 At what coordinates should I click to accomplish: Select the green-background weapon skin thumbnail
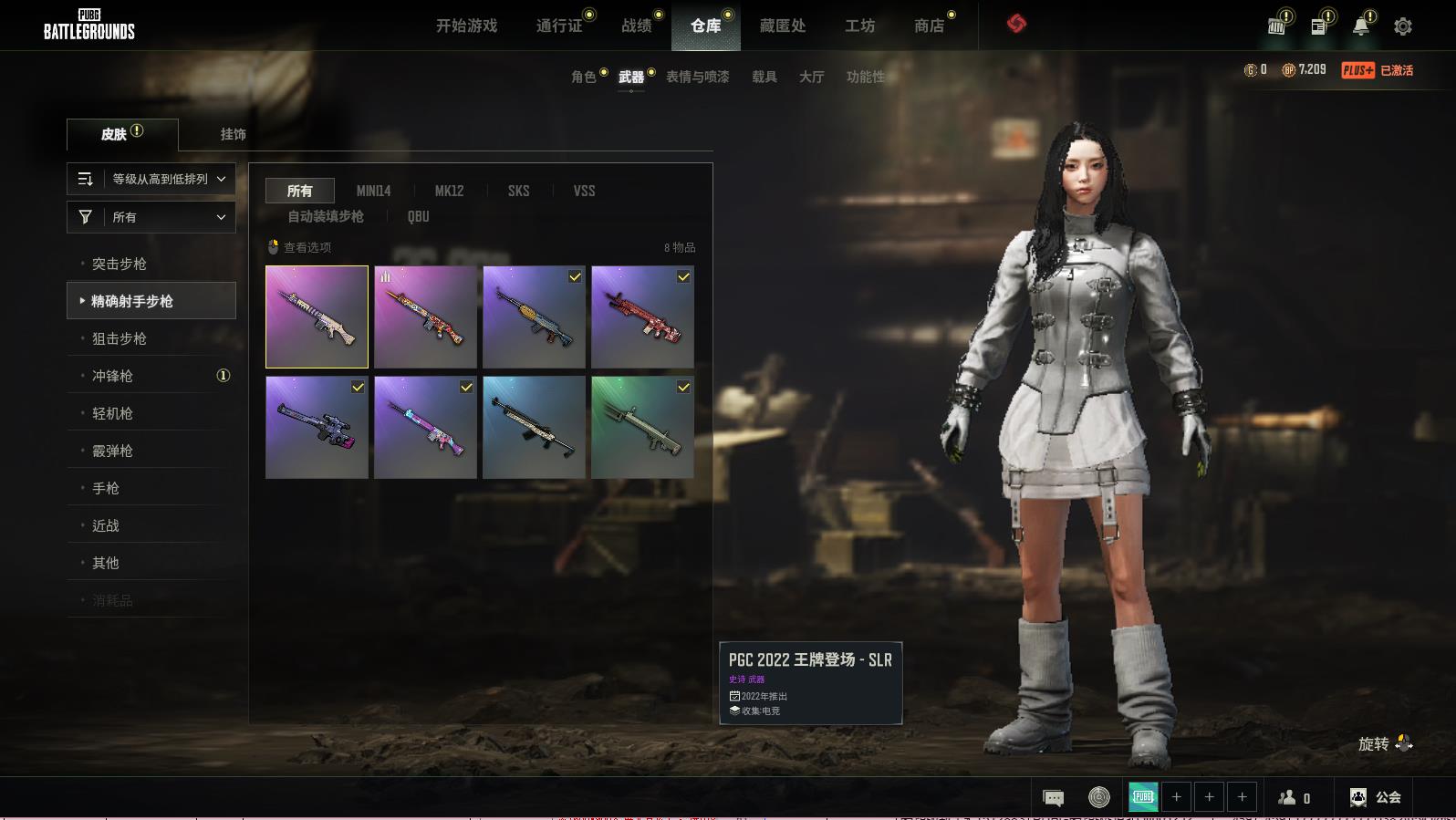(642, 427)
